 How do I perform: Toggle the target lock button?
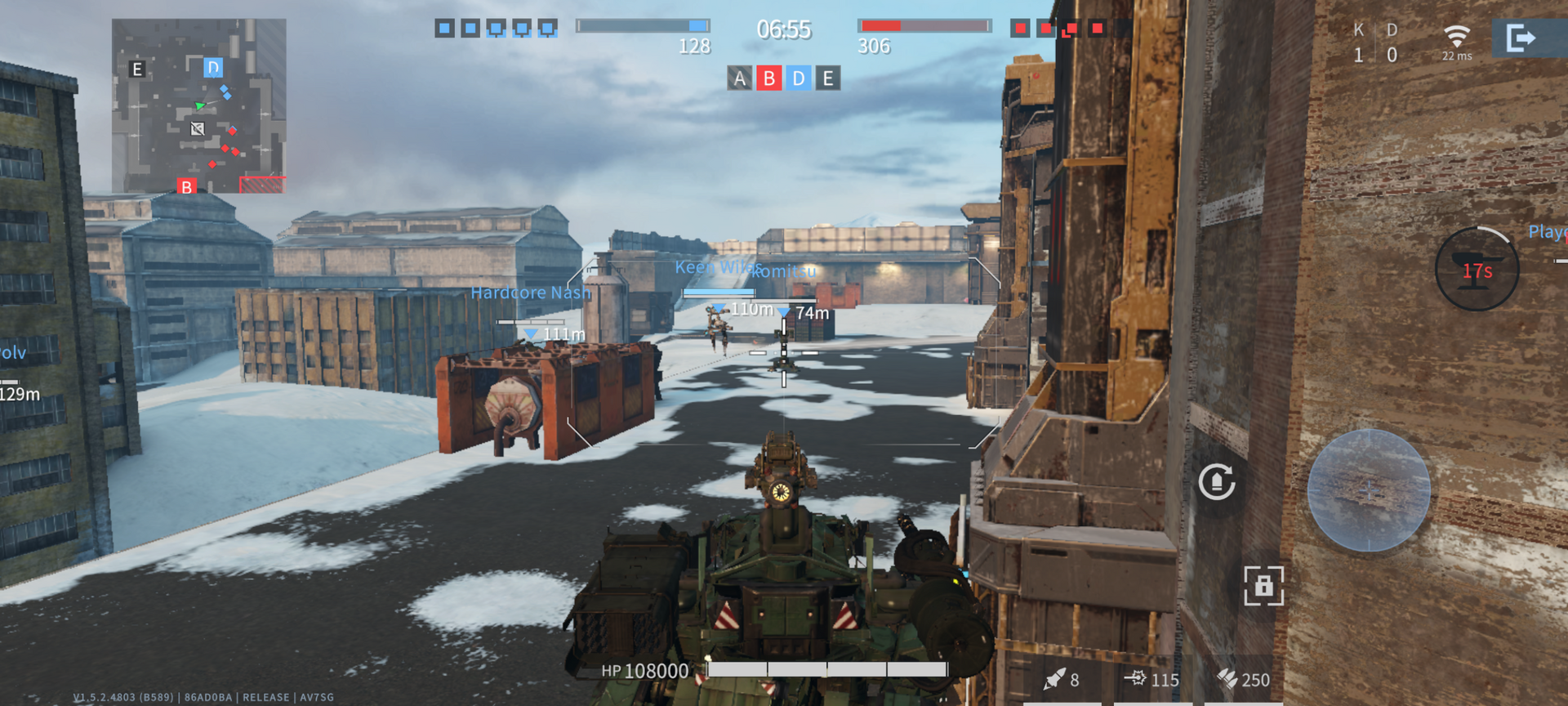pyautogui.click(x=1263, y=586)
